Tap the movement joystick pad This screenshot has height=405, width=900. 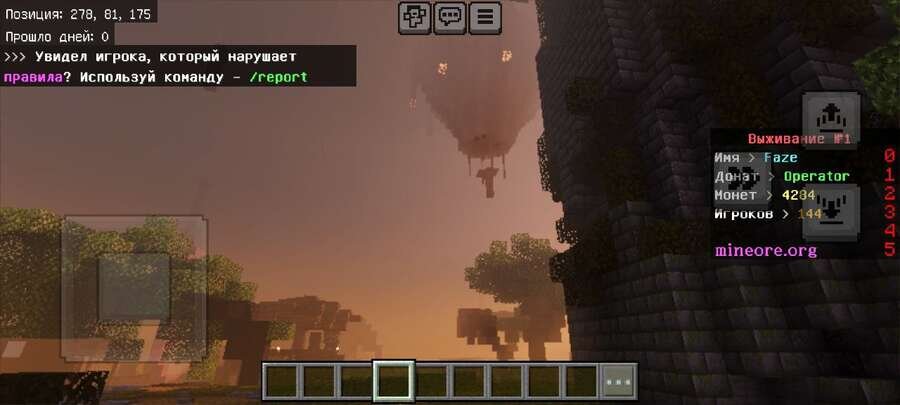click(x=134, y=288)
